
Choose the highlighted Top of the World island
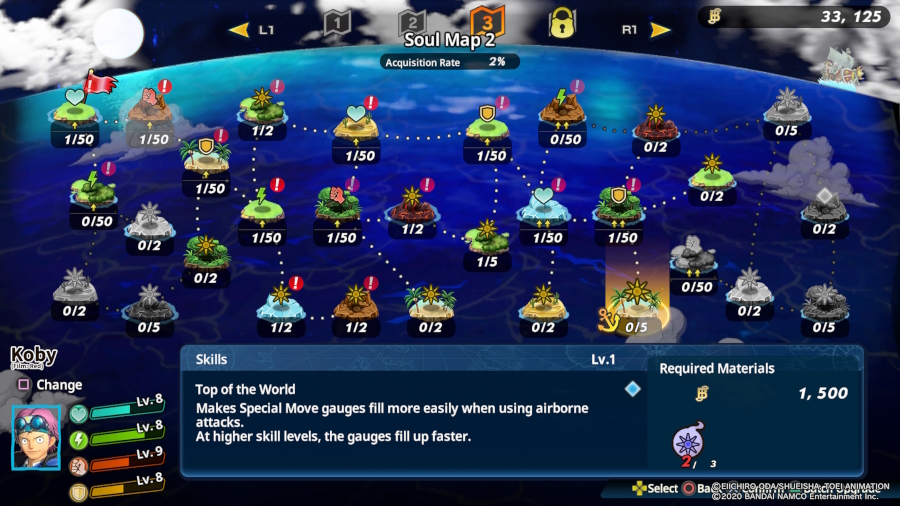click(637, 298)
